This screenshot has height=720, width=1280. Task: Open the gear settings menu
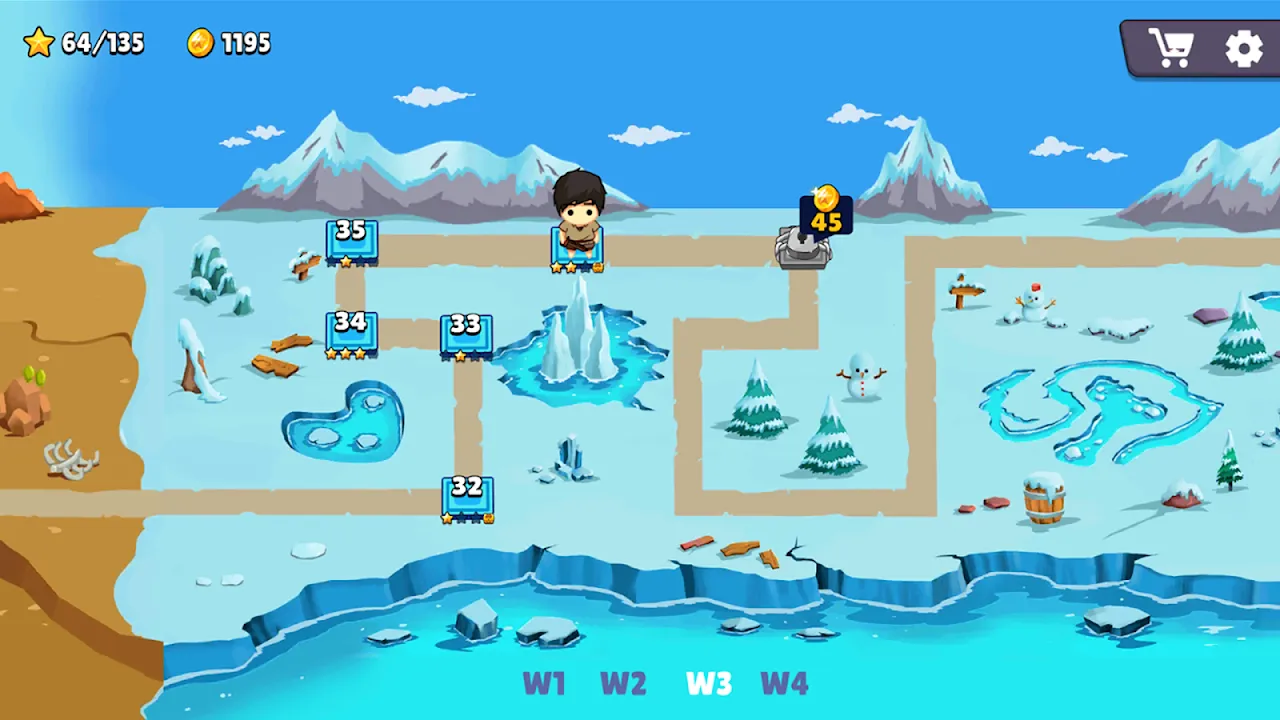click(x=1243, y=48)
